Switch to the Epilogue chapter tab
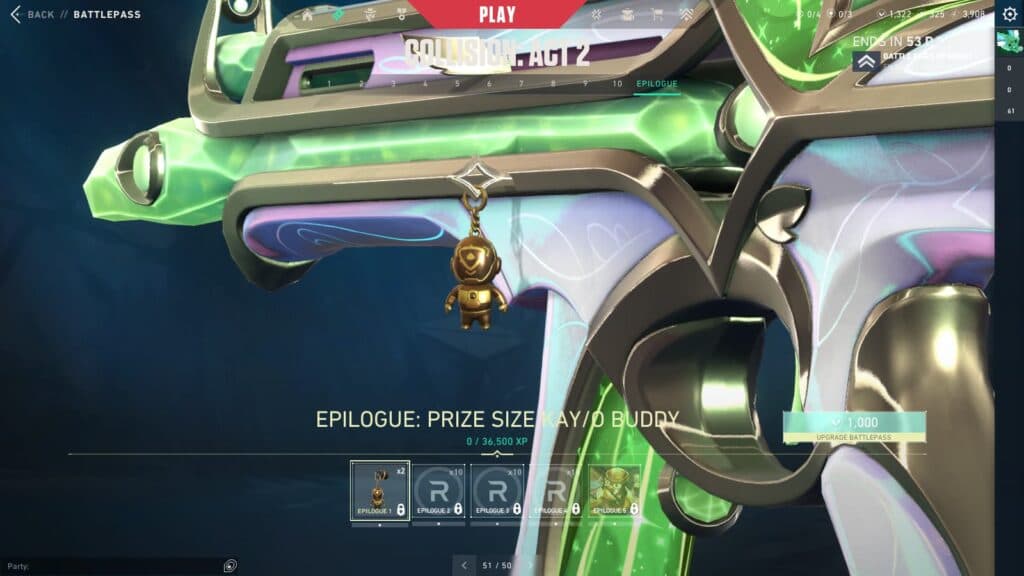Screen dimensions: 1024x576 tap(656, 84)
